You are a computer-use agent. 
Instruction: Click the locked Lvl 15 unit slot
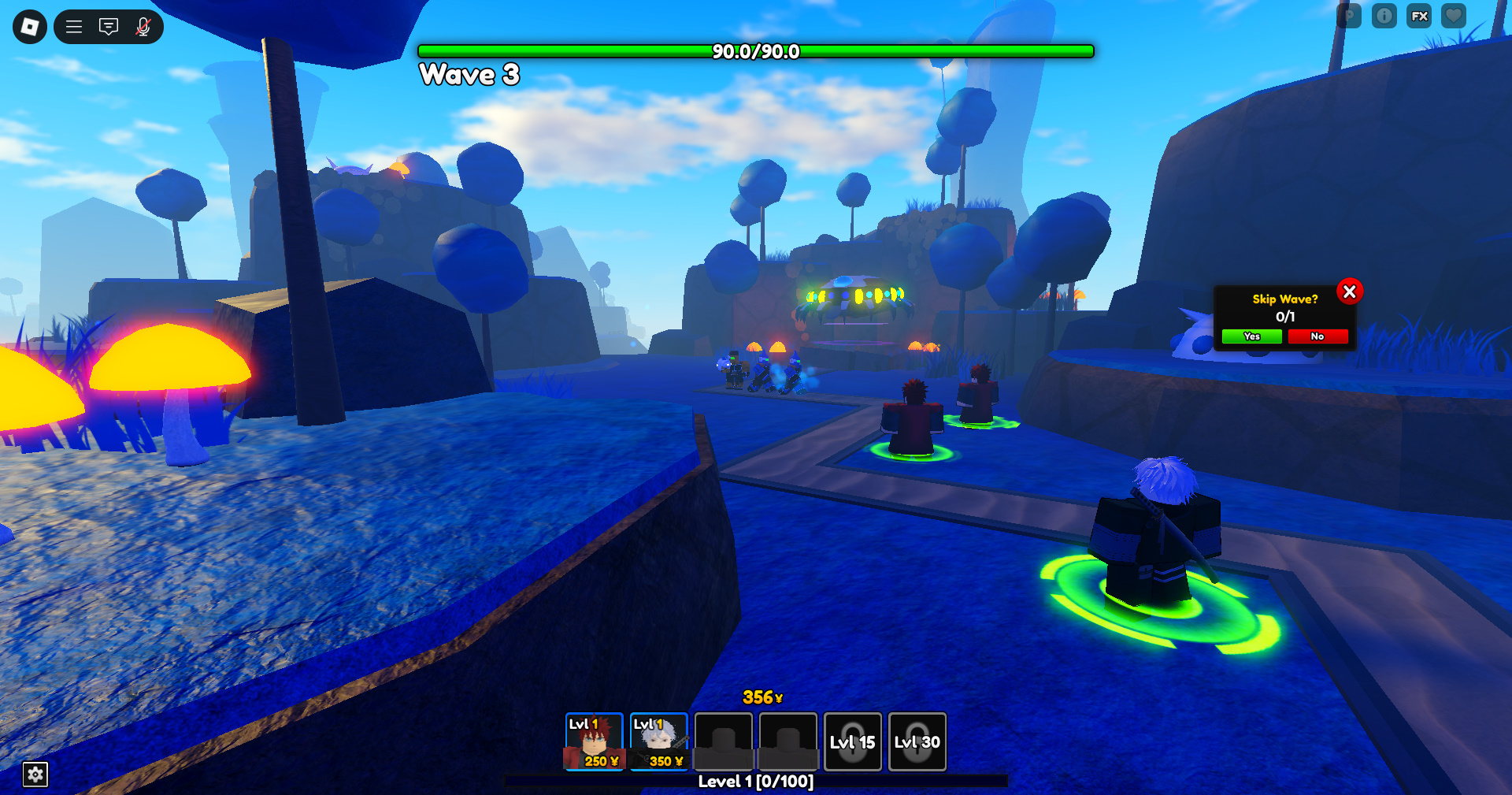[x=852, y=741]
